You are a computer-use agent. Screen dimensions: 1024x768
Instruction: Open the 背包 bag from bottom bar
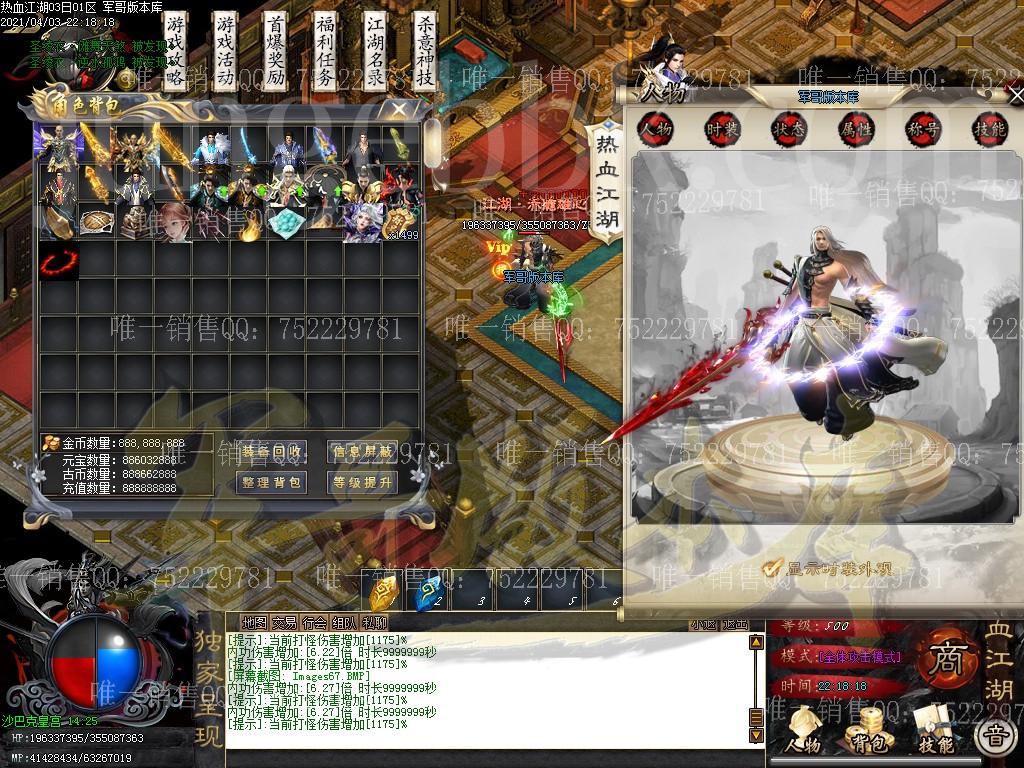coord(868,730)
